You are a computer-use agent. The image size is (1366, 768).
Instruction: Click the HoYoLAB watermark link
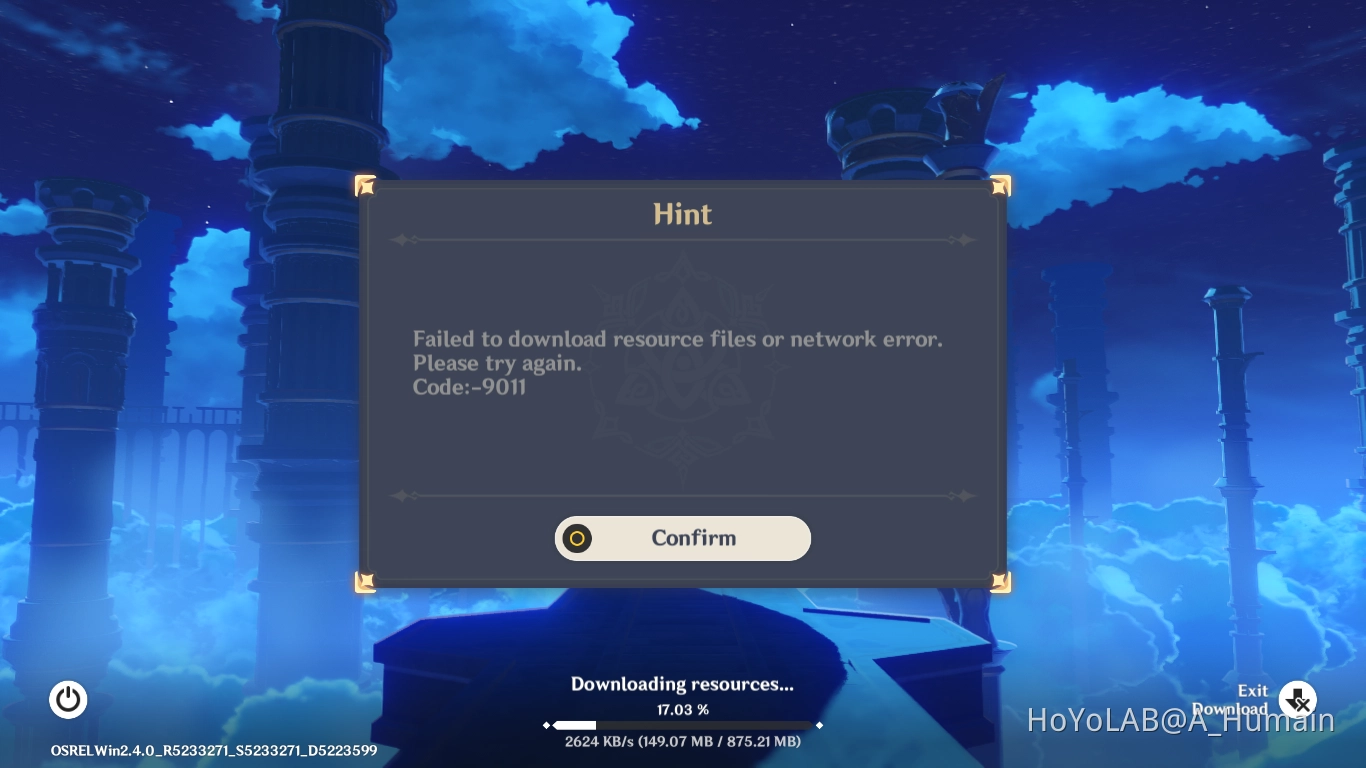pos(1180,719)
